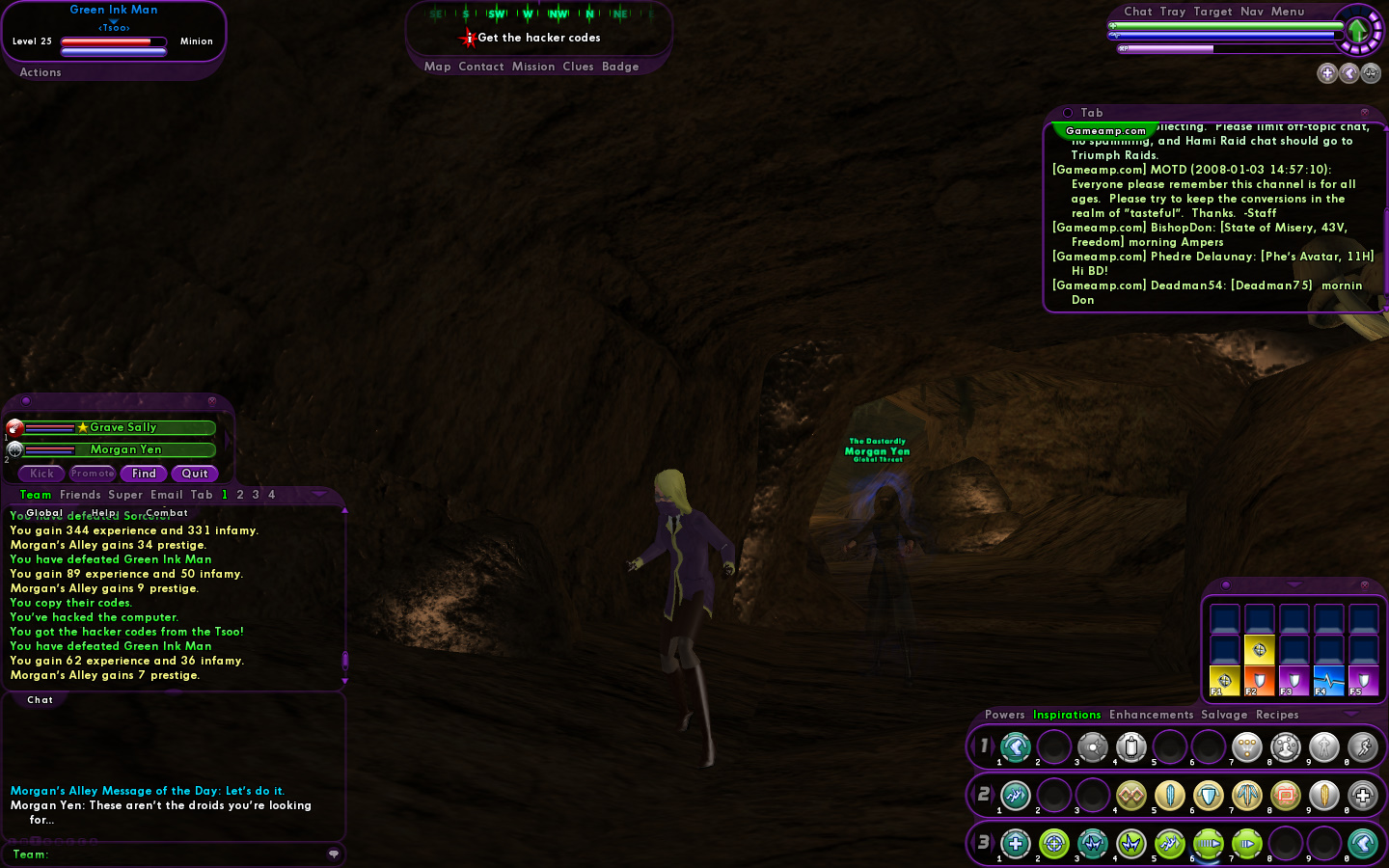
Task: Toggle the Tray from top bar
Action: (1173, 12)
